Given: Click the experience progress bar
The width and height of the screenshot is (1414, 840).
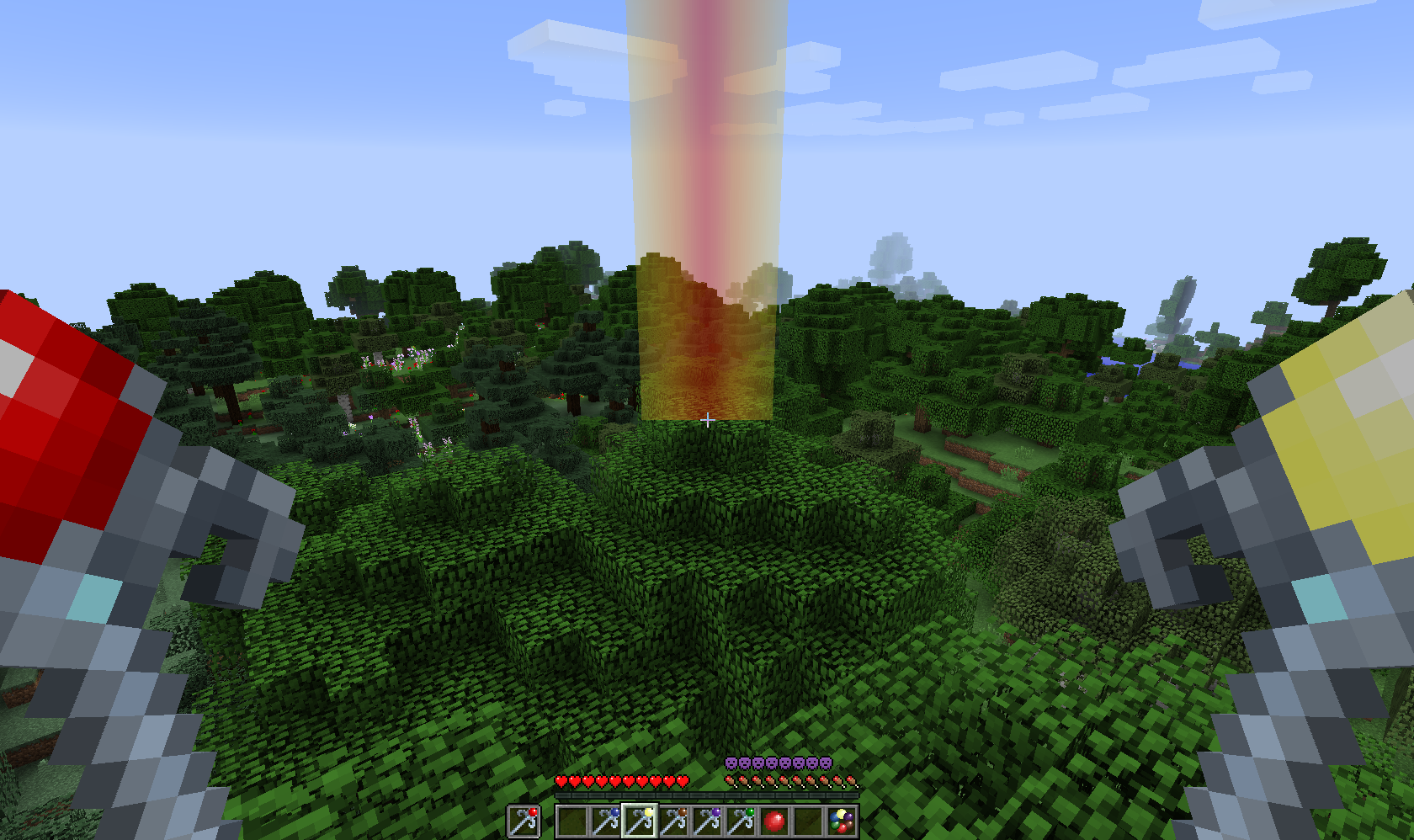Looking at the screenshot, I should click(707, 795).
